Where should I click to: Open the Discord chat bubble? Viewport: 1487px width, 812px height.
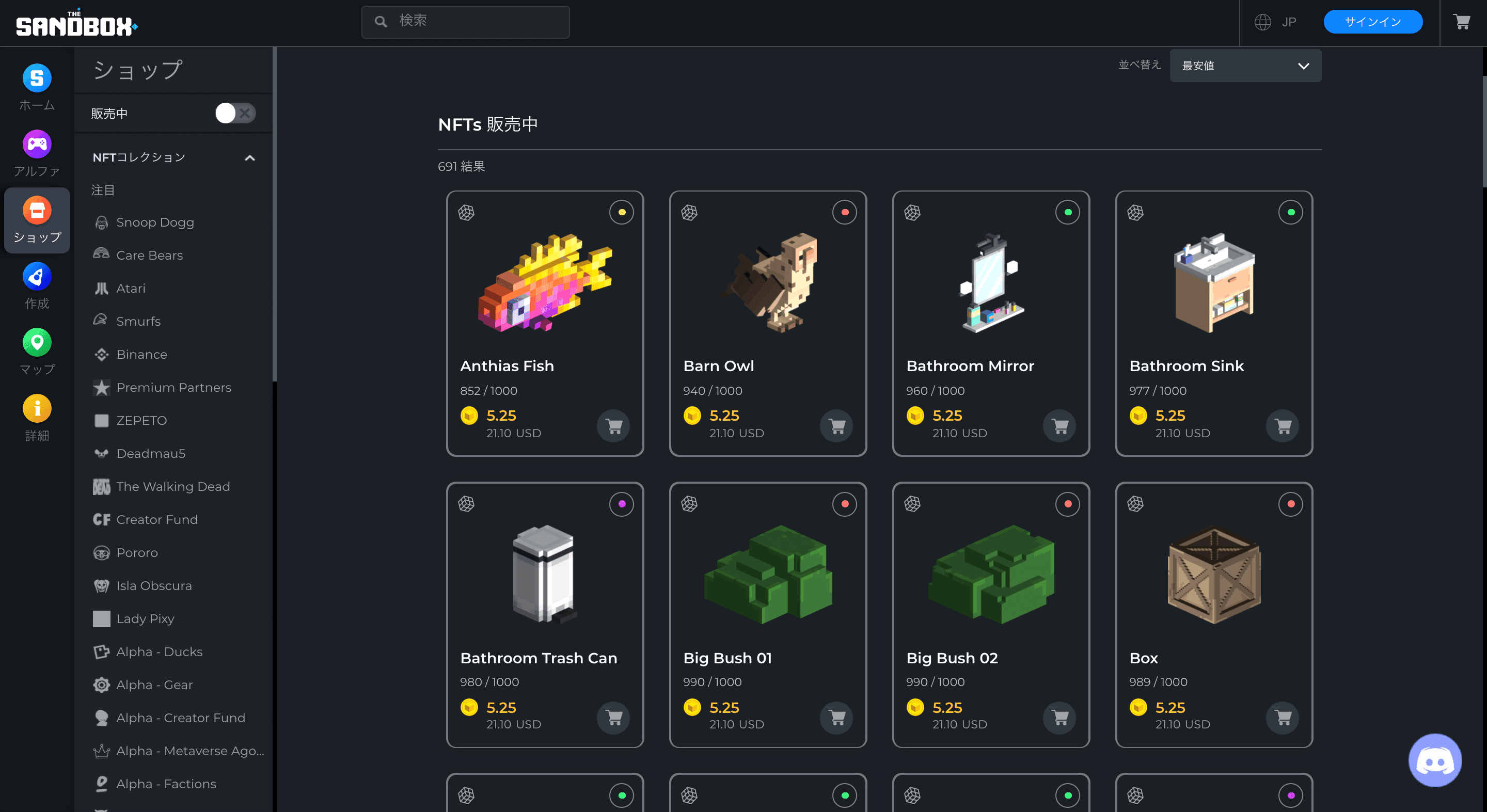(1434, 760)
